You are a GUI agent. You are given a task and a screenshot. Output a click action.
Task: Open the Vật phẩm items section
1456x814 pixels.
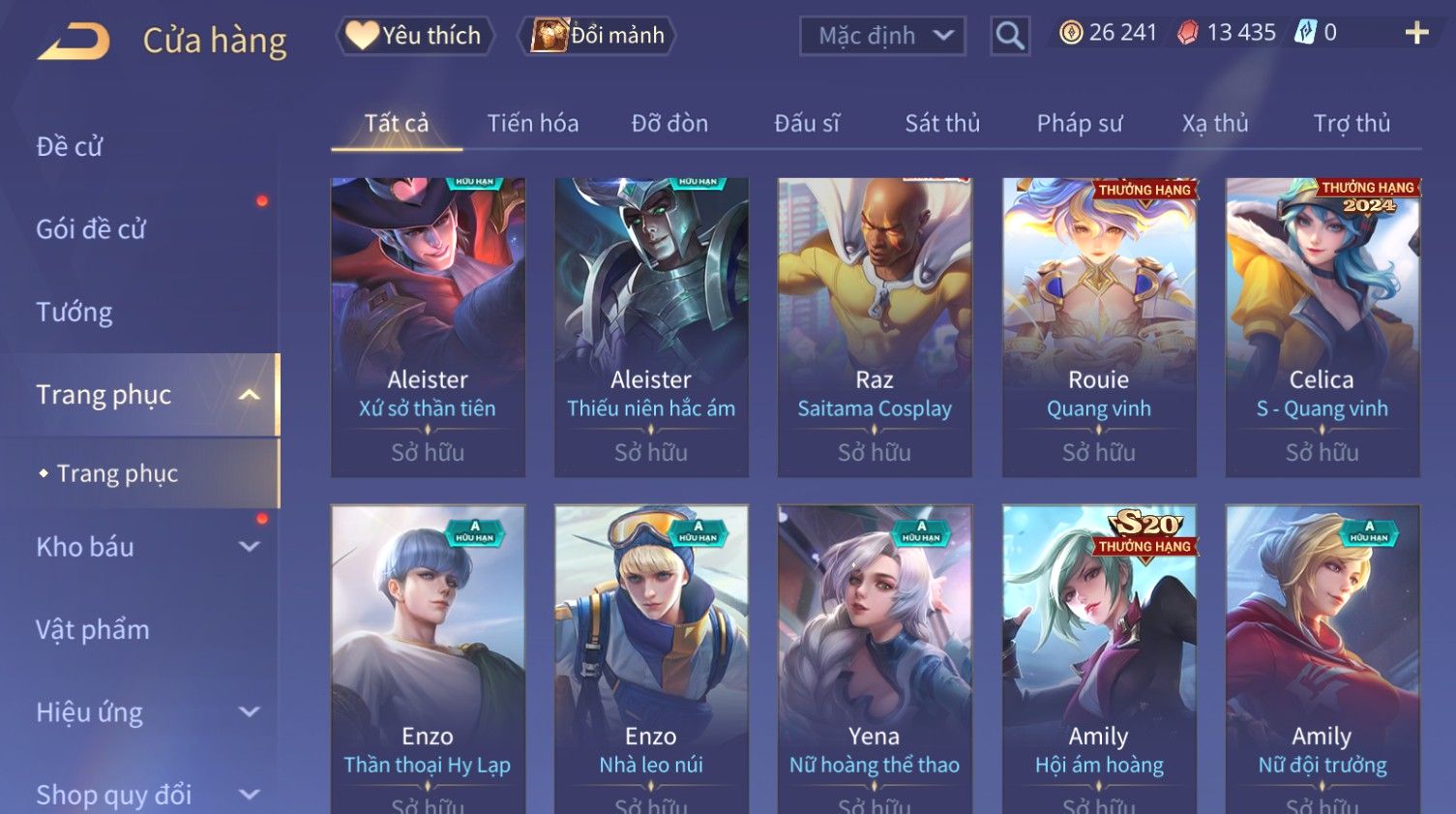coord(93,629)
